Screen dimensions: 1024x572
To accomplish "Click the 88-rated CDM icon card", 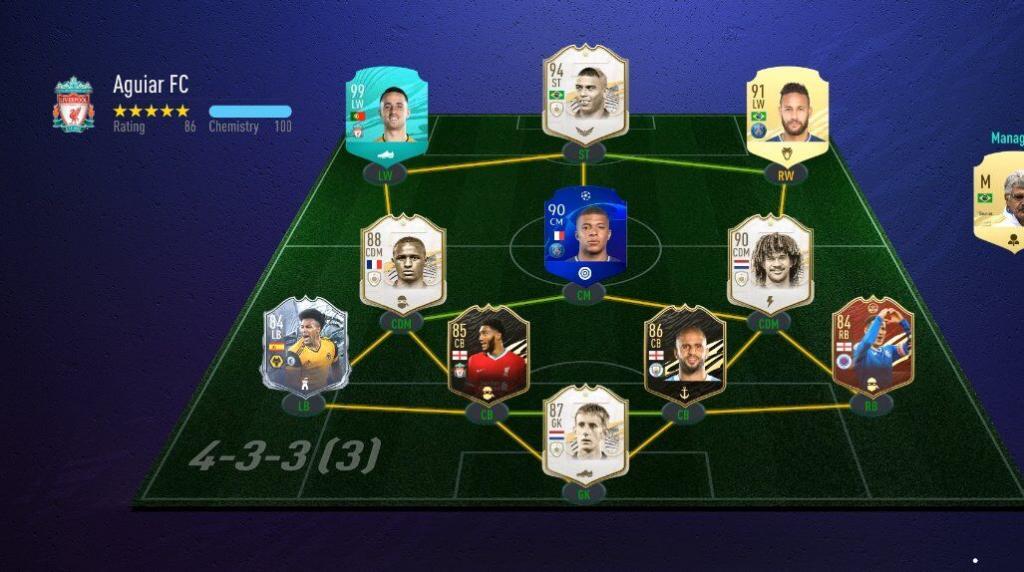I will click(x=402, y=262).
